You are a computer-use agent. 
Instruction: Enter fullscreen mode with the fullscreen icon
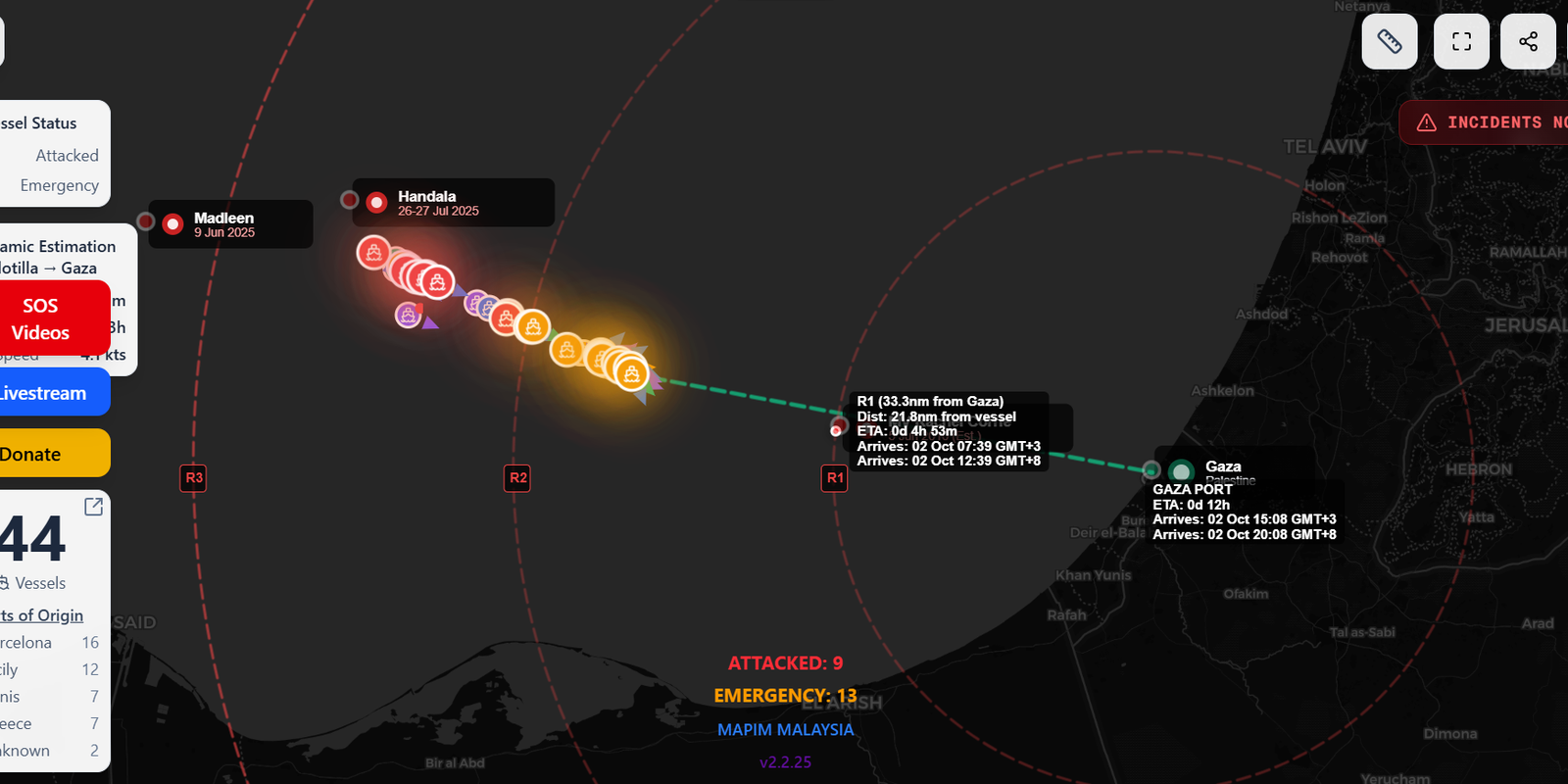coord(1460,41)
